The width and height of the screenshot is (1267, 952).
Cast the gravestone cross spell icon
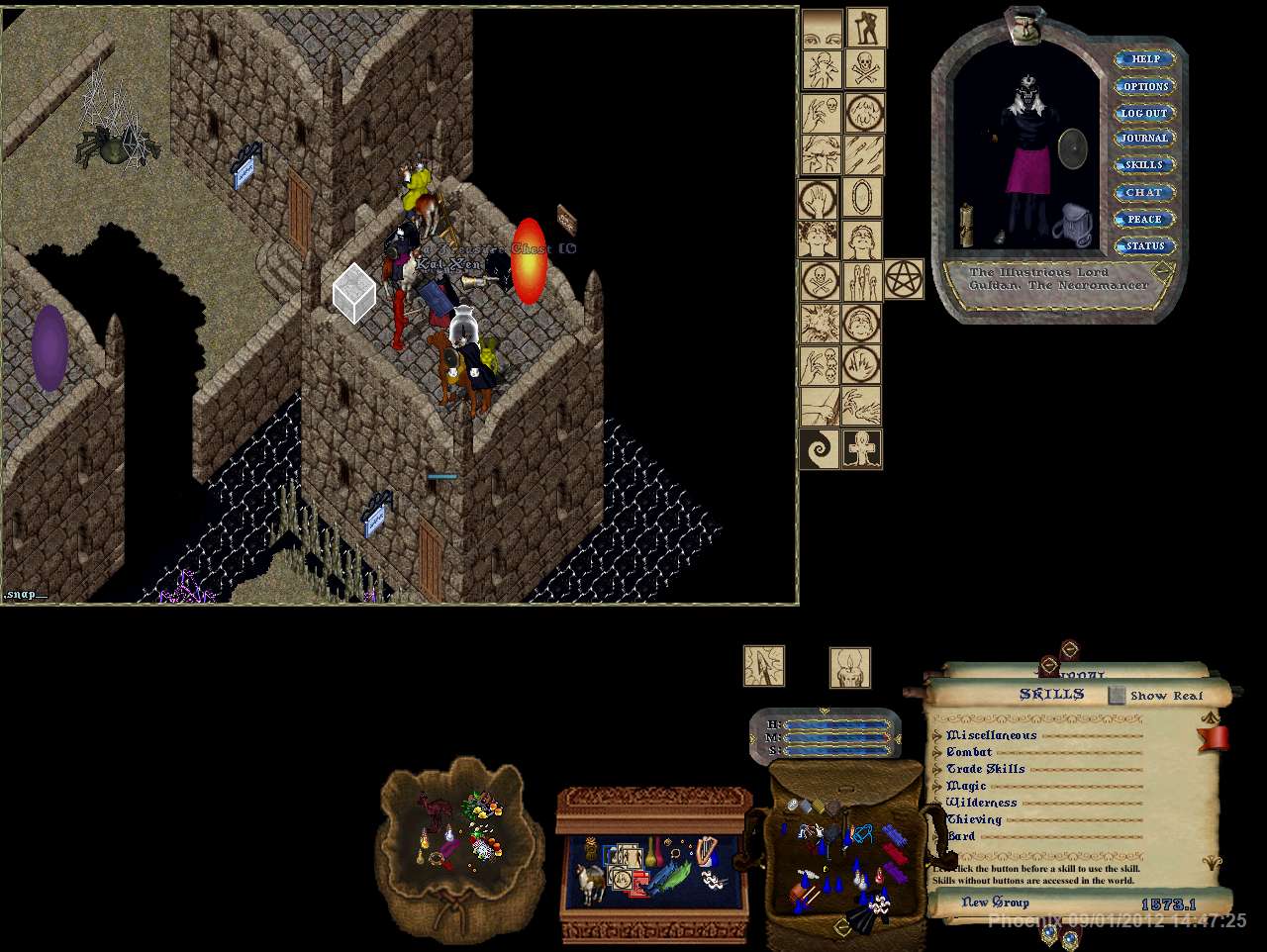tap(862, 449)
